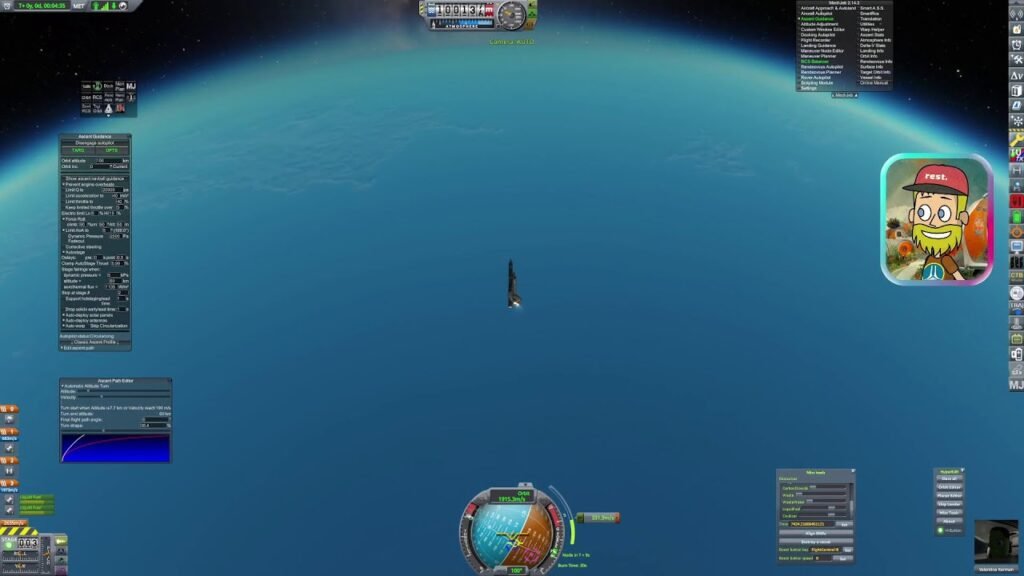Click the MJ icon in the right toolbar
The width and height of the screenshot is (1024, 576).
click(x=1016, y=385)
